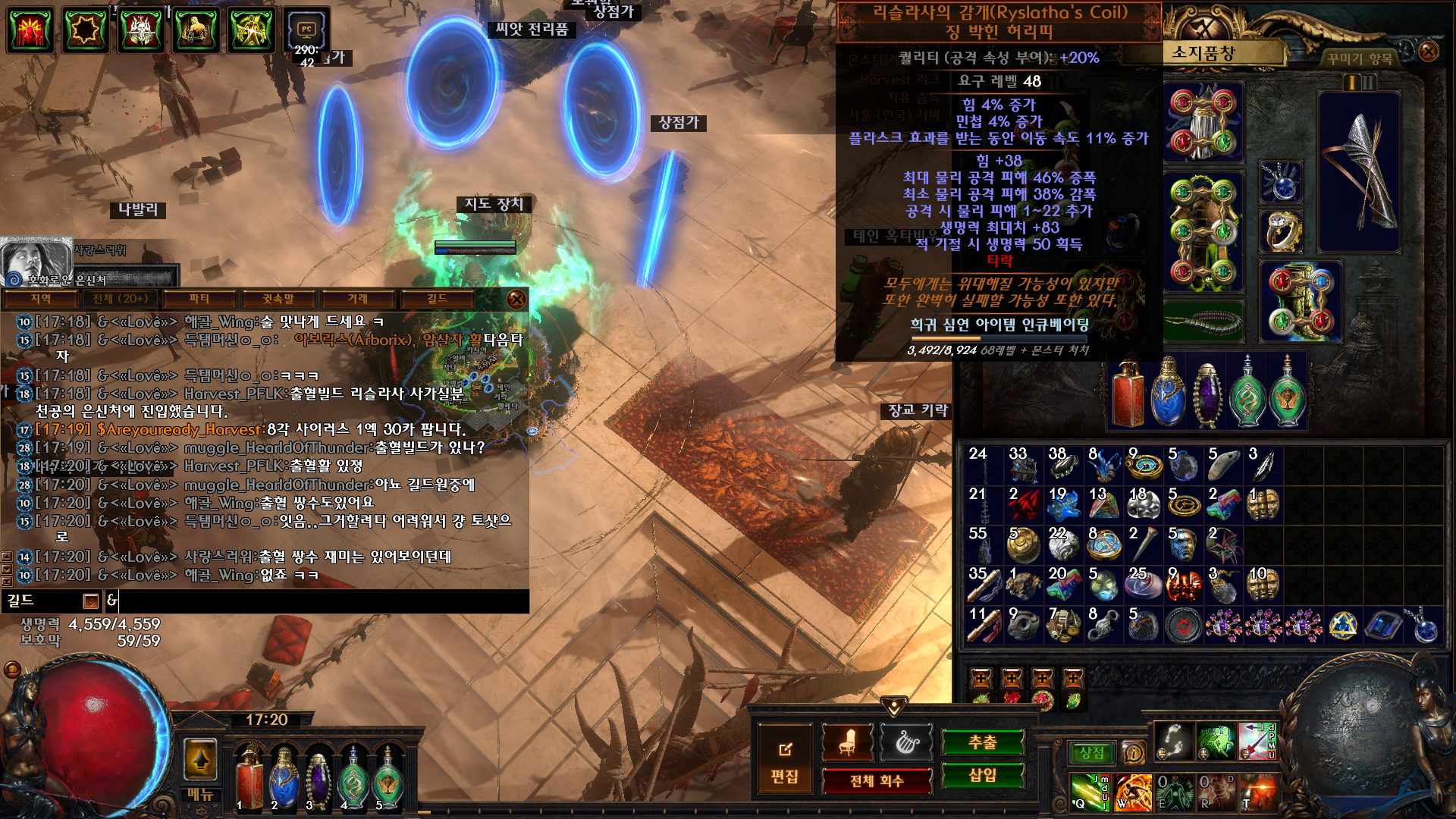This screenshot has height=819, width=1456.
Task: Click the harp music icon button
Action: click(x=906, y=742)
